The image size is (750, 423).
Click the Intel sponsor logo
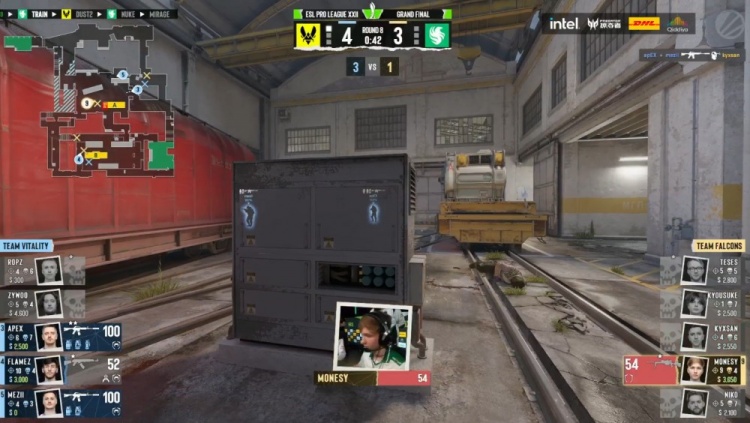click(563, 23)
